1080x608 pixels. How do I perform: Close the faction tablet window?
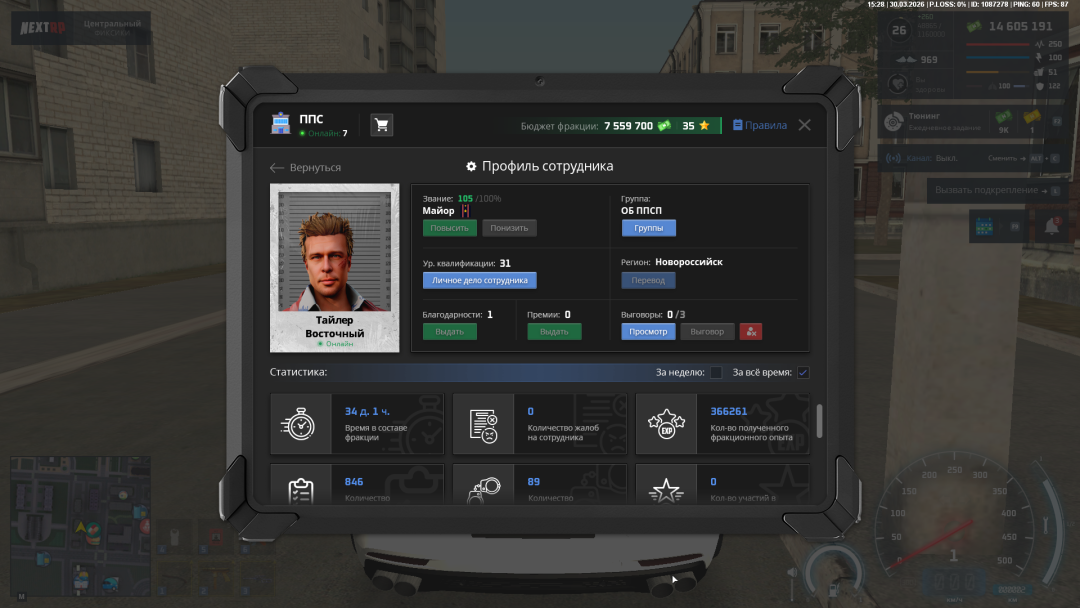(804, 125)
